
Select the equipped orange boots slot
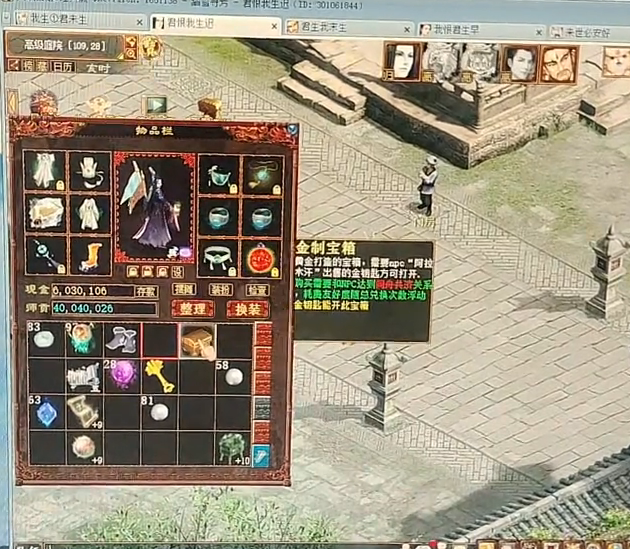pos(89,257)
